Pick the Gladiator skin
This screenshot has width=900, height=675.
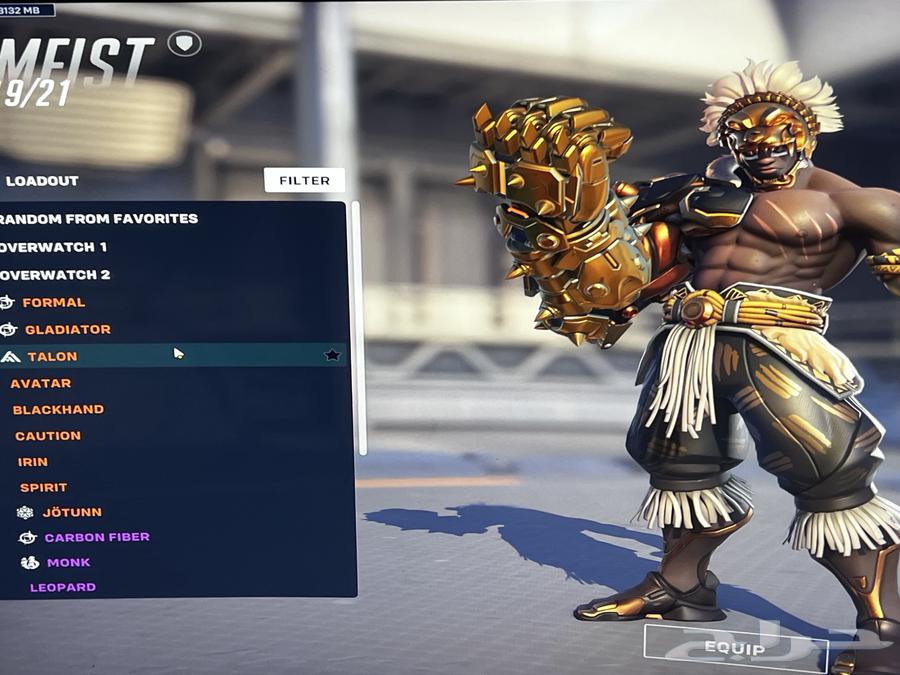[x=67, y=329]
